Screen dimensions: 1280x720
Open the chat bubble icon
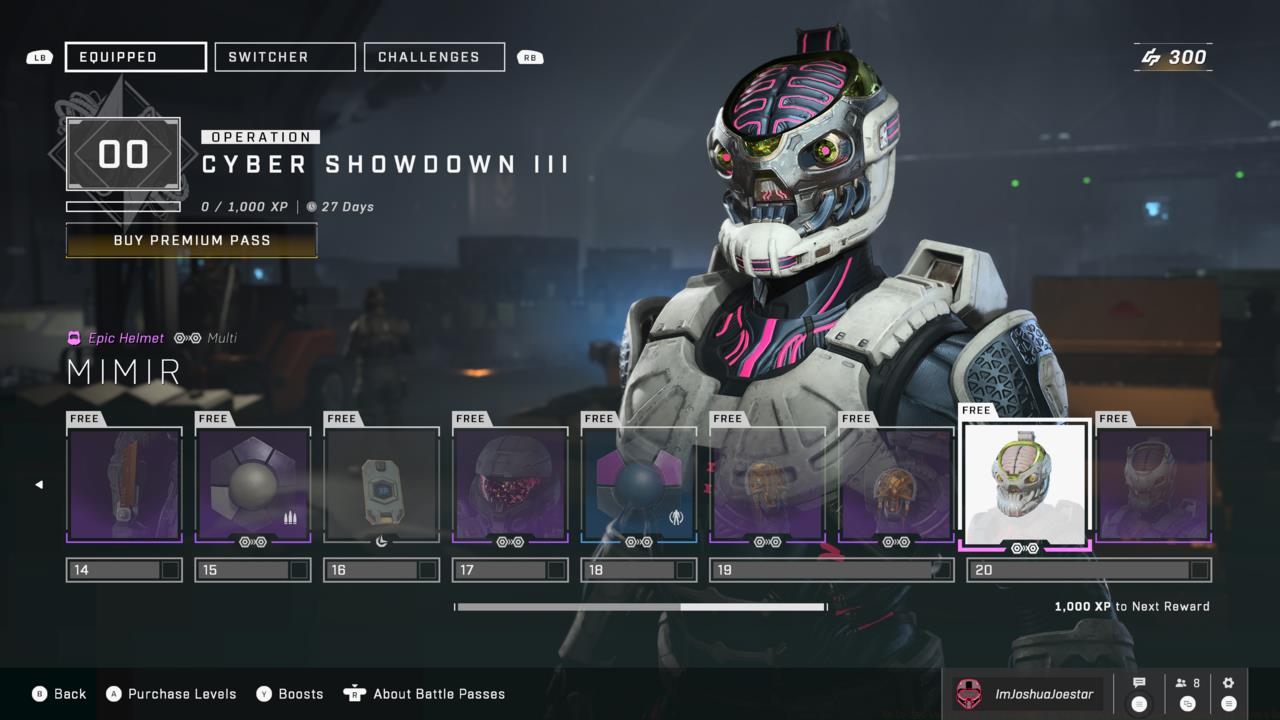point(1139,693)
